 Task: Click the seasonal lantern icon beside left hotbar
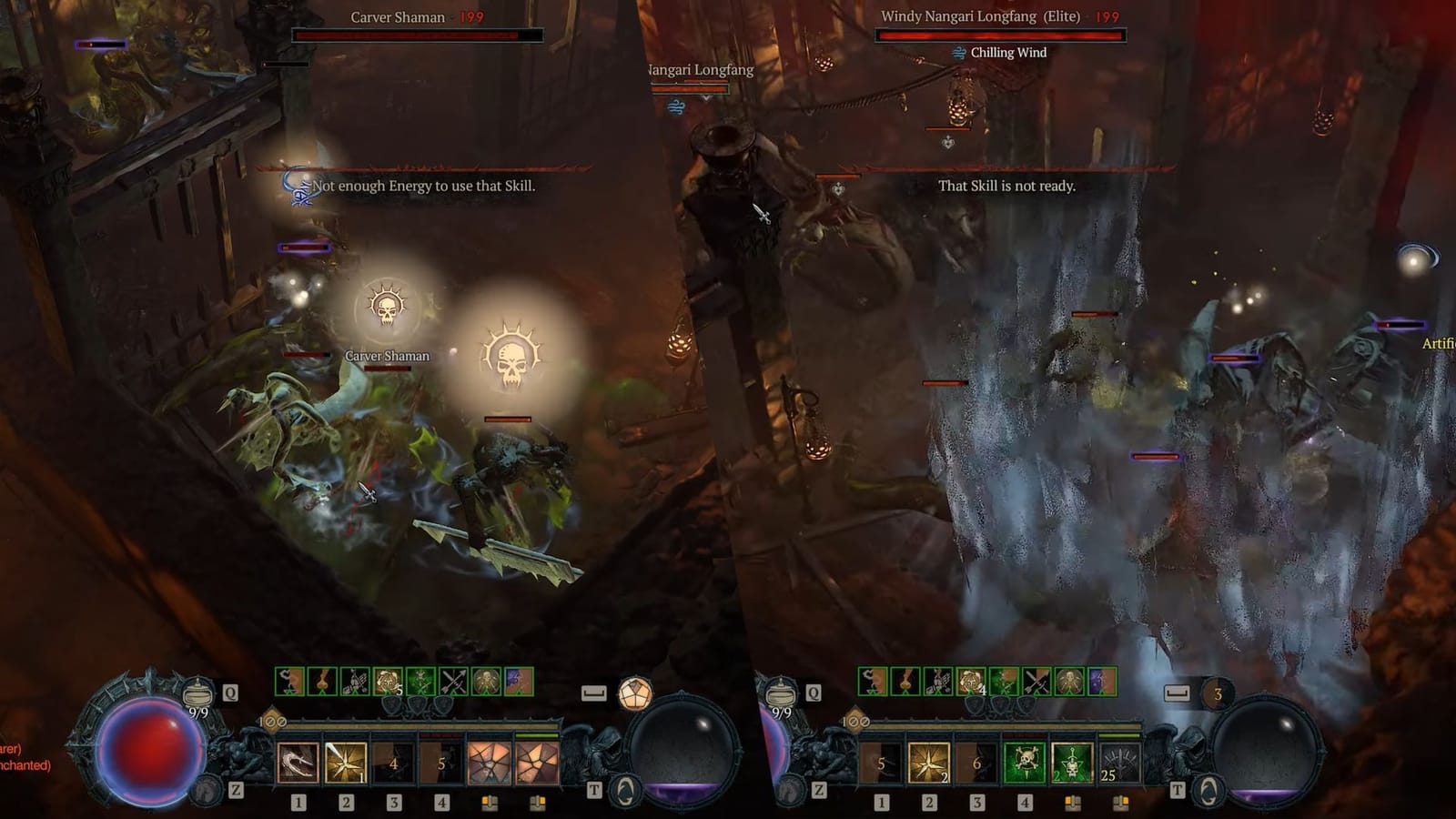click(x=634, y=694)
